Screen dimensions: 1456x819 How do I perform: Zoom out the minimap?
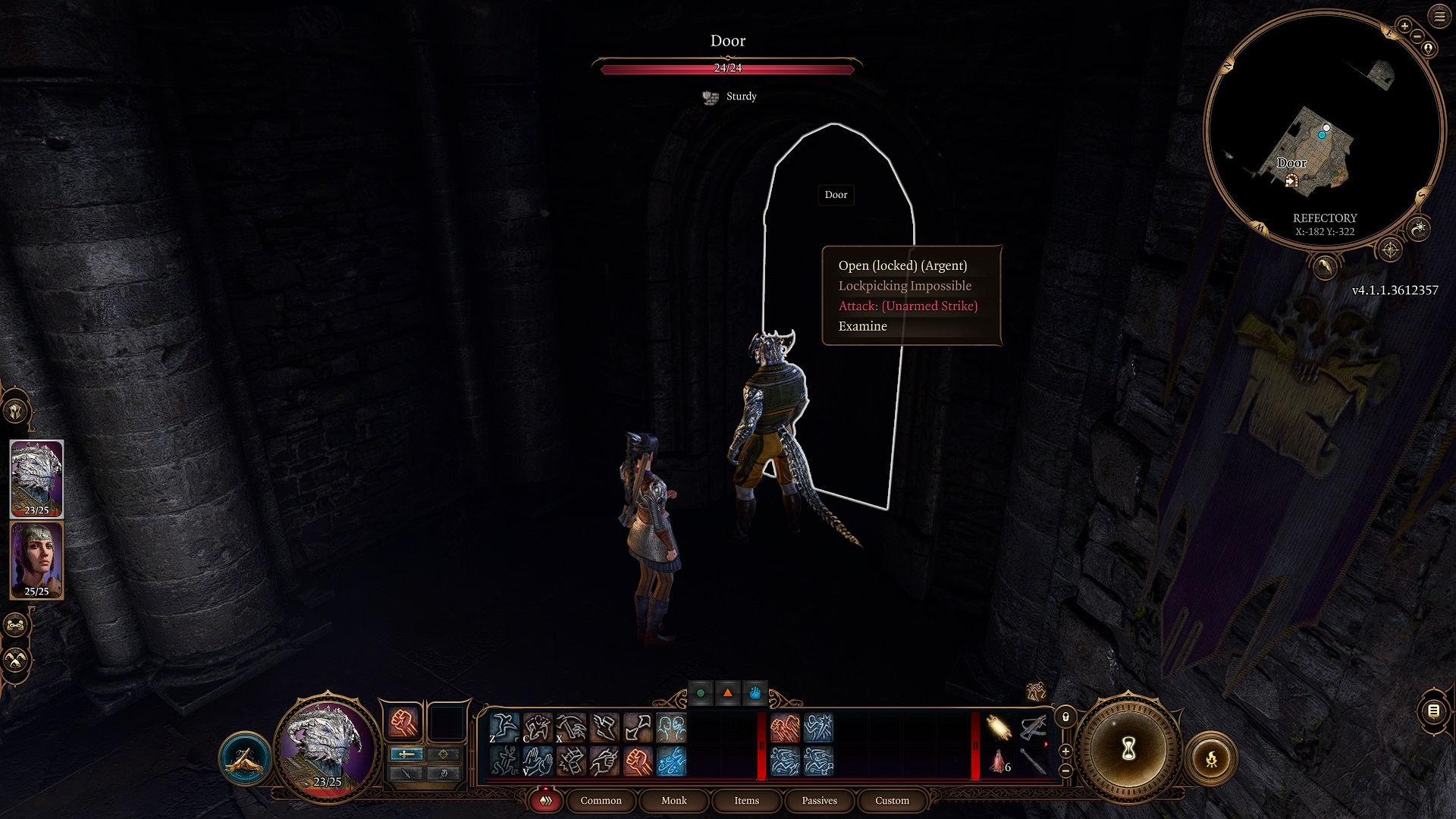click(1417, 36)
